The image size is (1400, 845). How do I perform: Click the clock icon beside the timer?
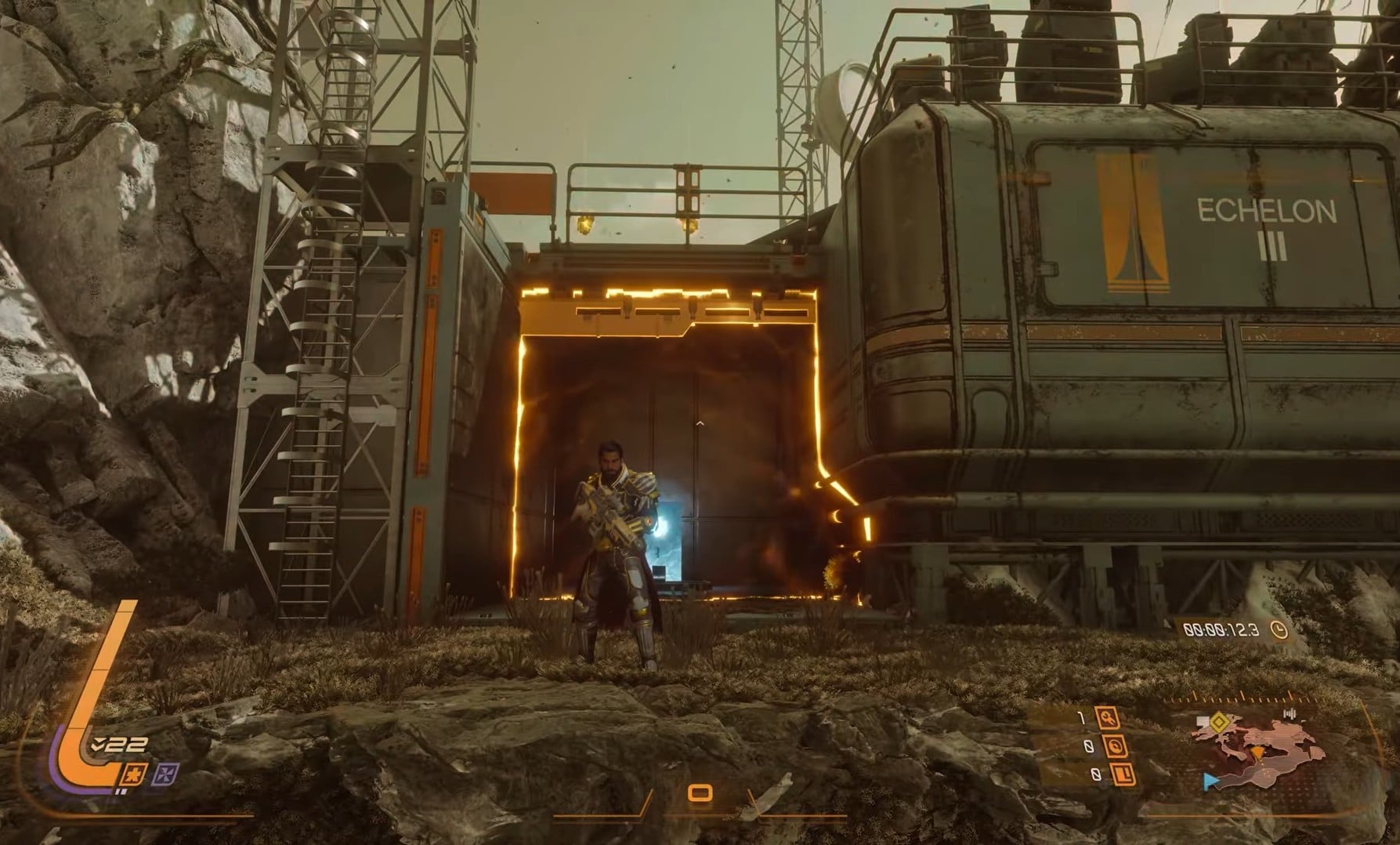pos(1279,629)
